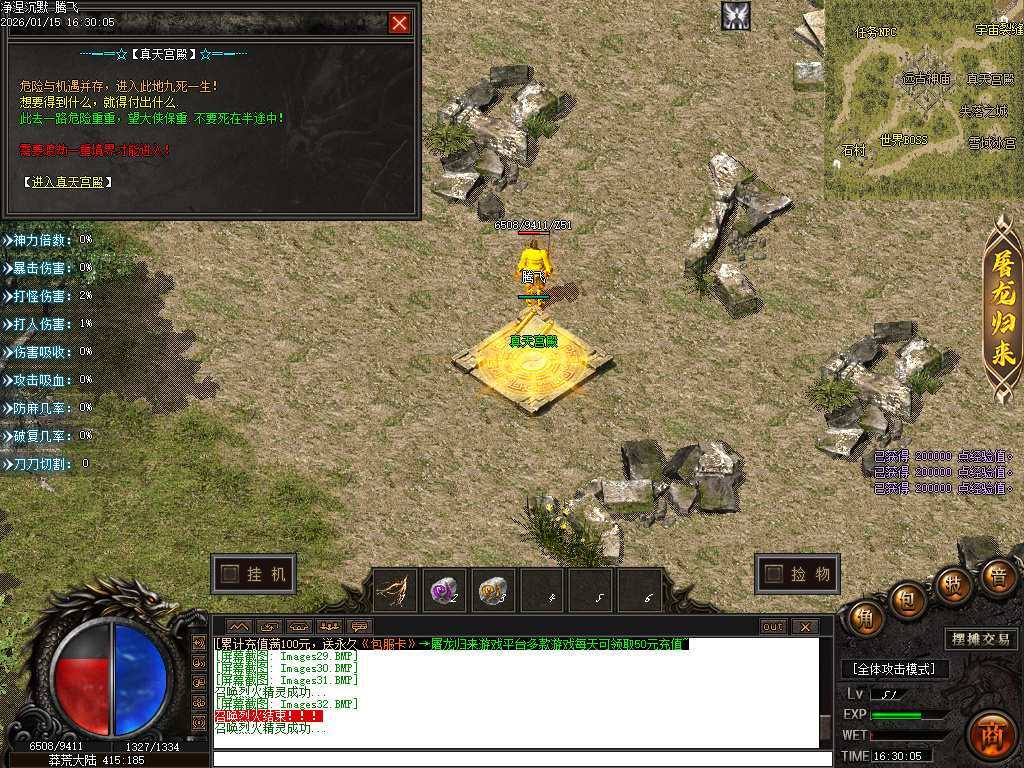Screen dimensions: 1024x768
Task: Choose the 进入真天宫殿 dialogue option
Action: coord(66,182)
